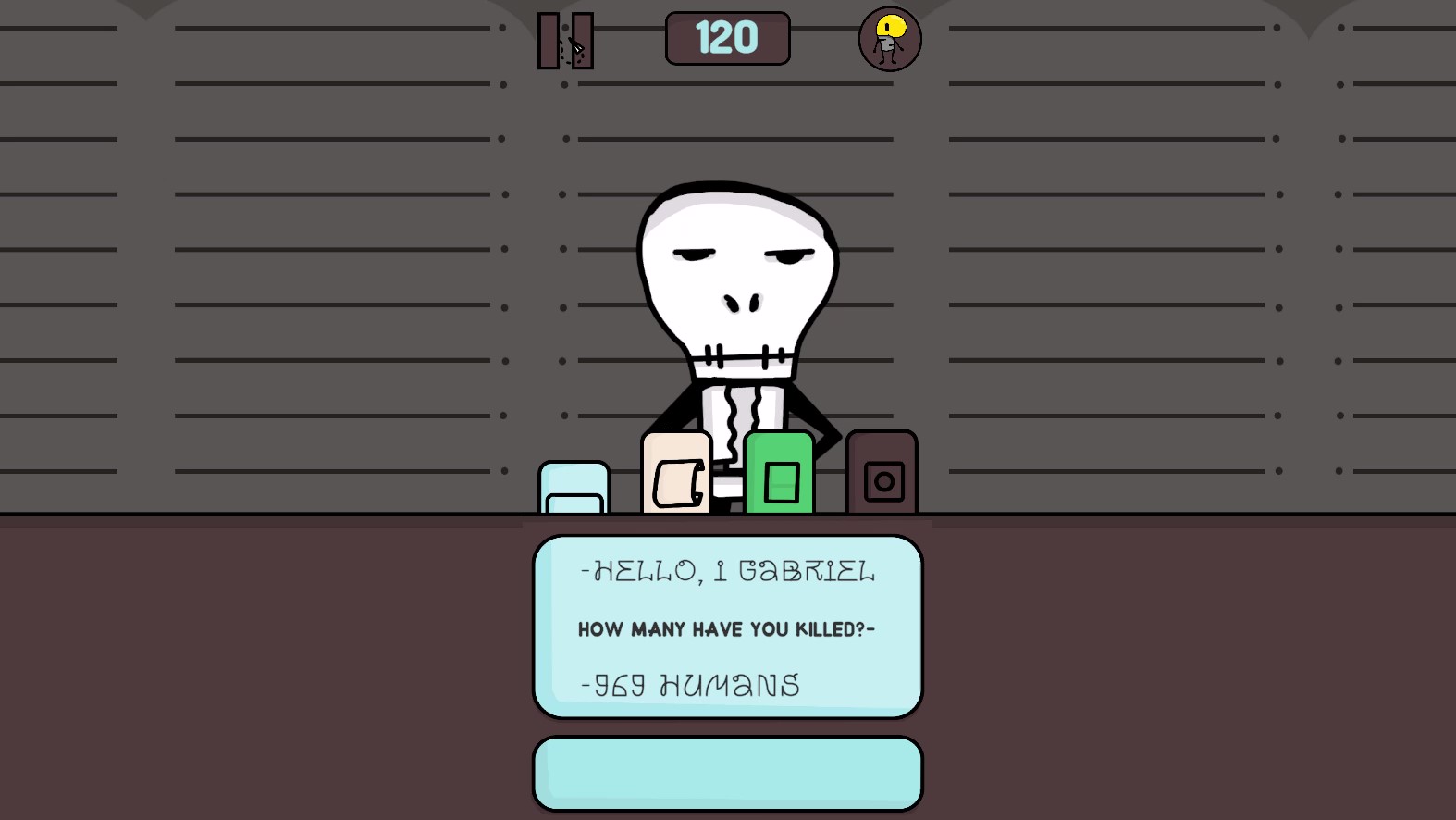Toggle the avatar badge in the top corner
Viewport: 1456px width, 820px height.
(888, 39)
